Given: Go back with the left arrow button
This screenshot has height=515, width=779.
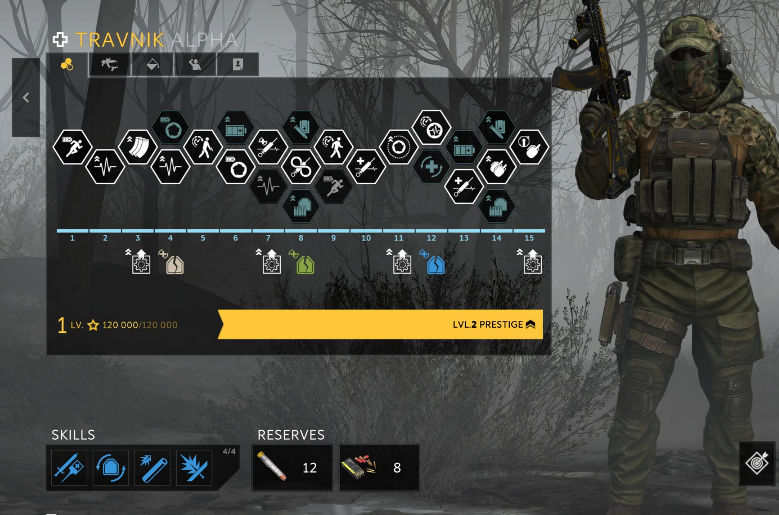Looking at the screenshot, I should pos(26,98).
